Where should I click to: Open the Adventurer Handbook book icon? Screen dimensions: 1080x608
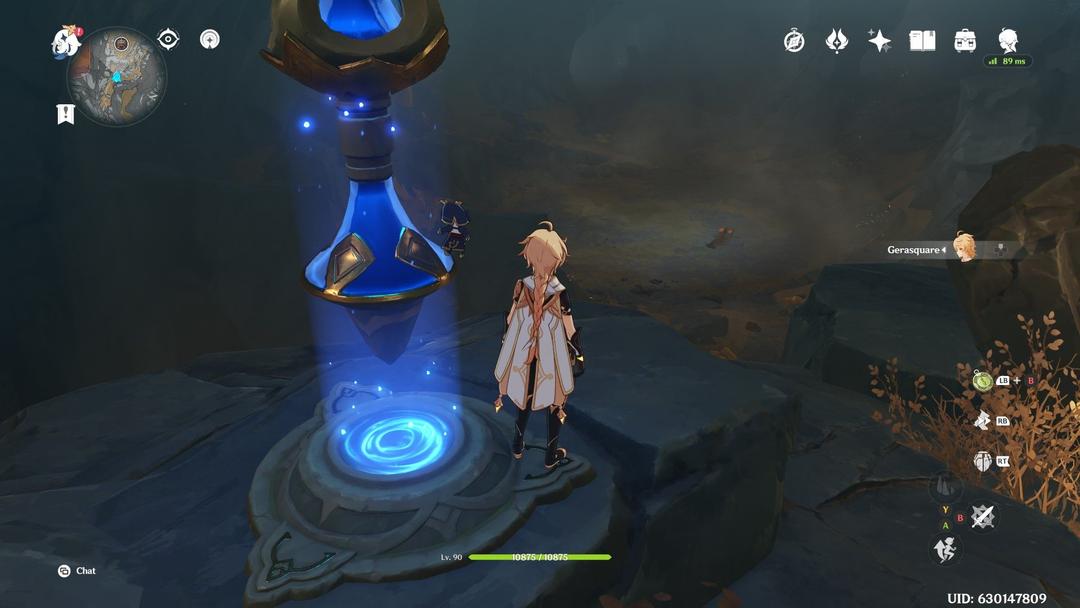922,41
